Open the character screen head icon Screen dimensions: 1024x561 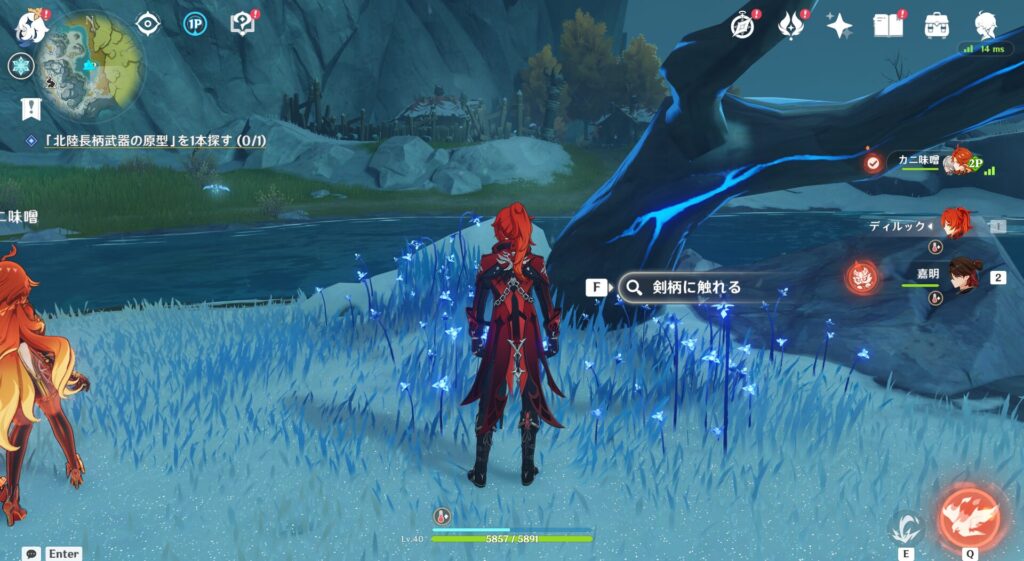pyautogui.click(x=985, y=25)
